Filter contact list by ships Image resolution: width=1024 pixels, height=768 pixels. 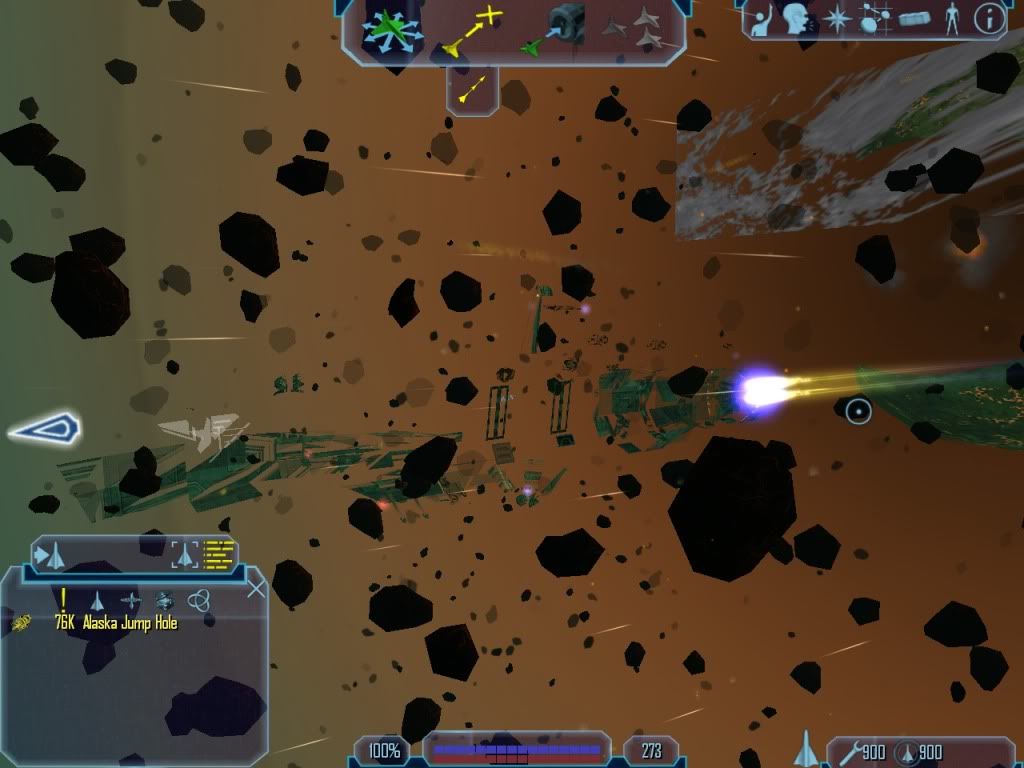click(97, 600)
